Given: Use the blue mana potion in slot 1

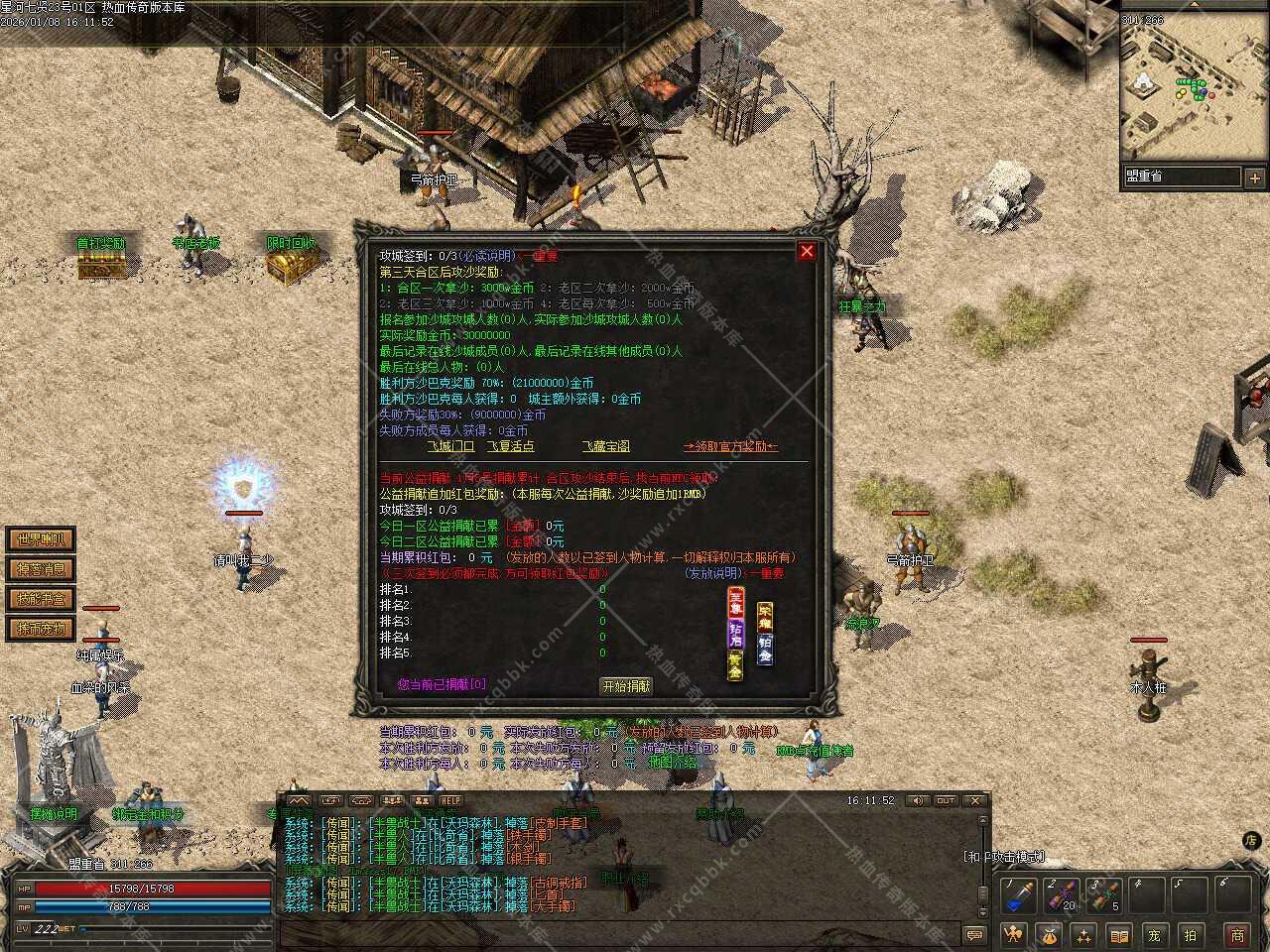Looking at the screenshot, I should pos(1017,895).
